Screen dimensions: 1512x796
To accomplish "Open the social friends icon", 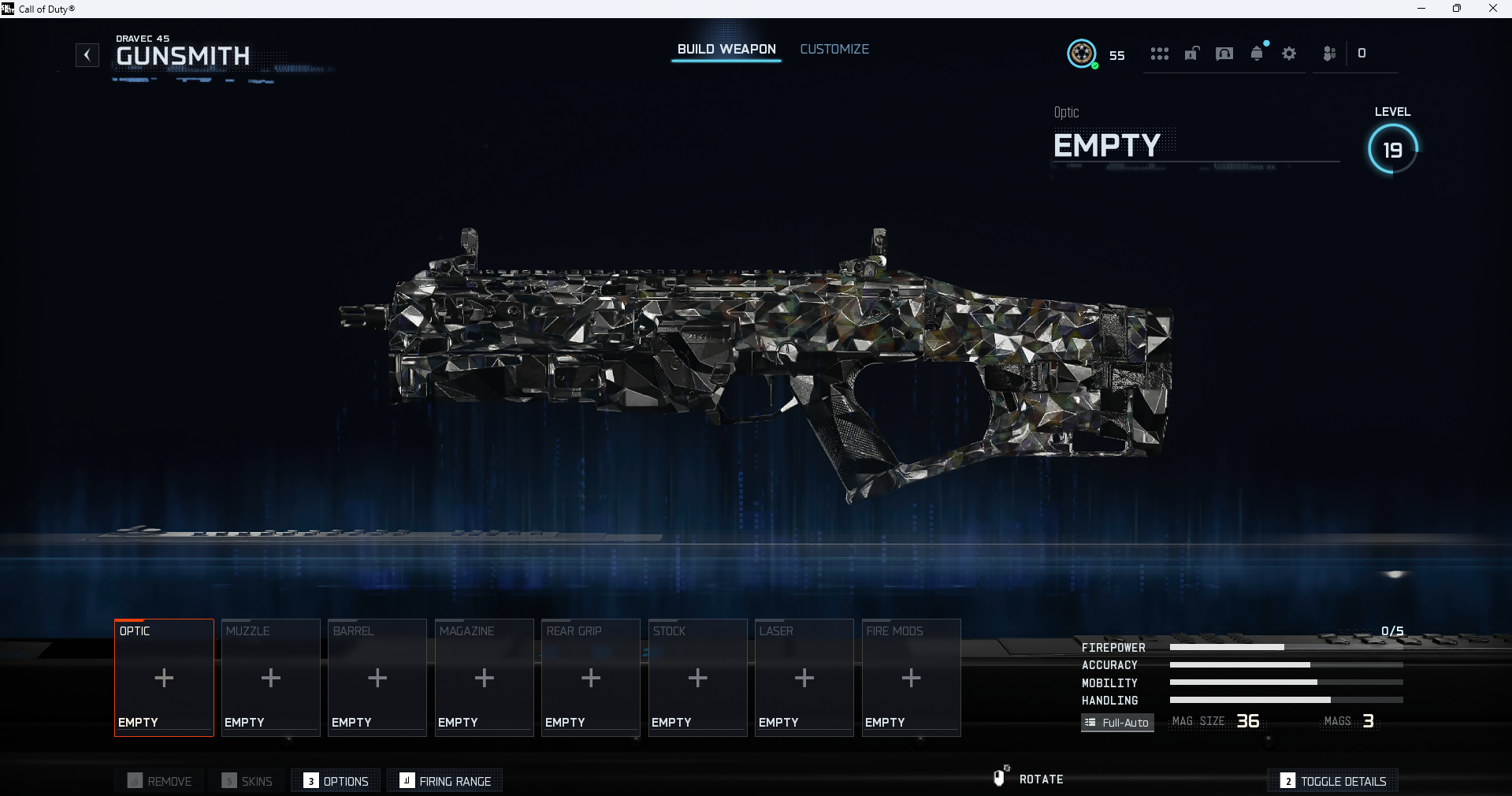I will point(1329,54).
